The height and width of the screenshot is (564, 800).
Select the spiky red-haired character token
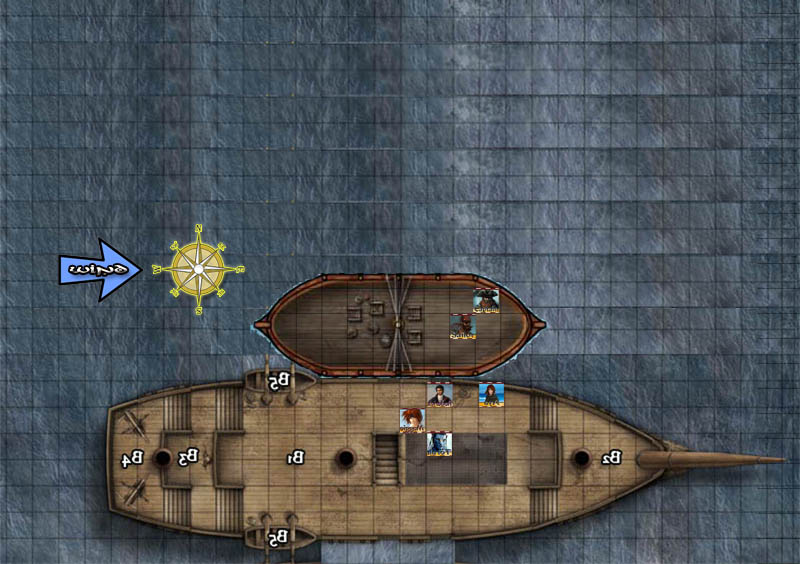point(412,421)
